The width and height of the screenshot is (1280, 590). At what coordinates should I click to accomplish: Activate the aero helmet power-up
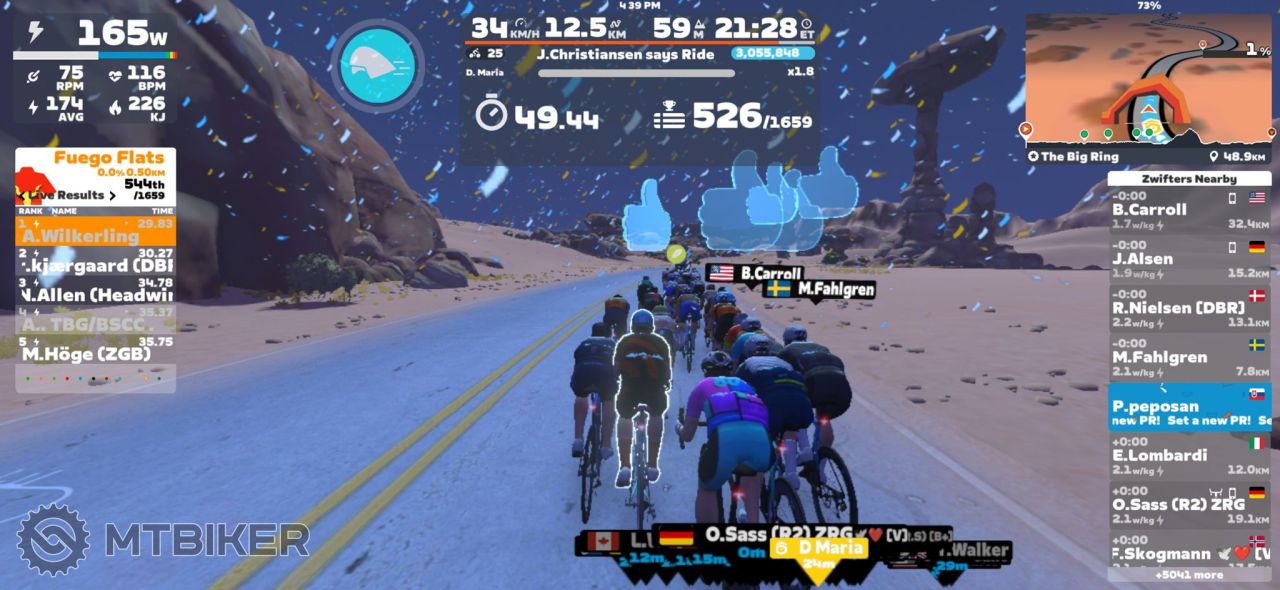coord(377,66)
